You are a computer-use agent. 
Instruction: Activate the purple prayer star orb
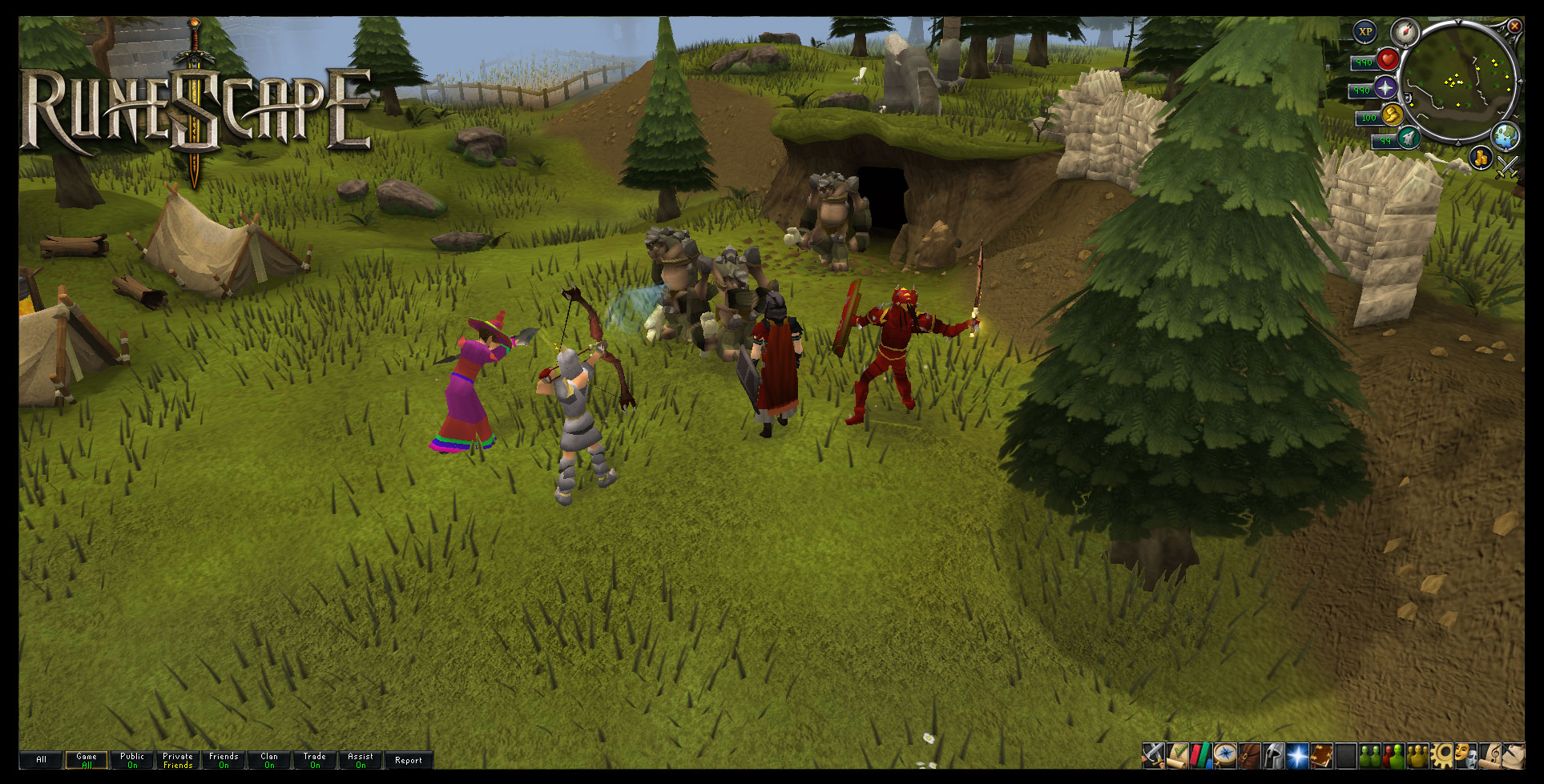click(1386, 88)
